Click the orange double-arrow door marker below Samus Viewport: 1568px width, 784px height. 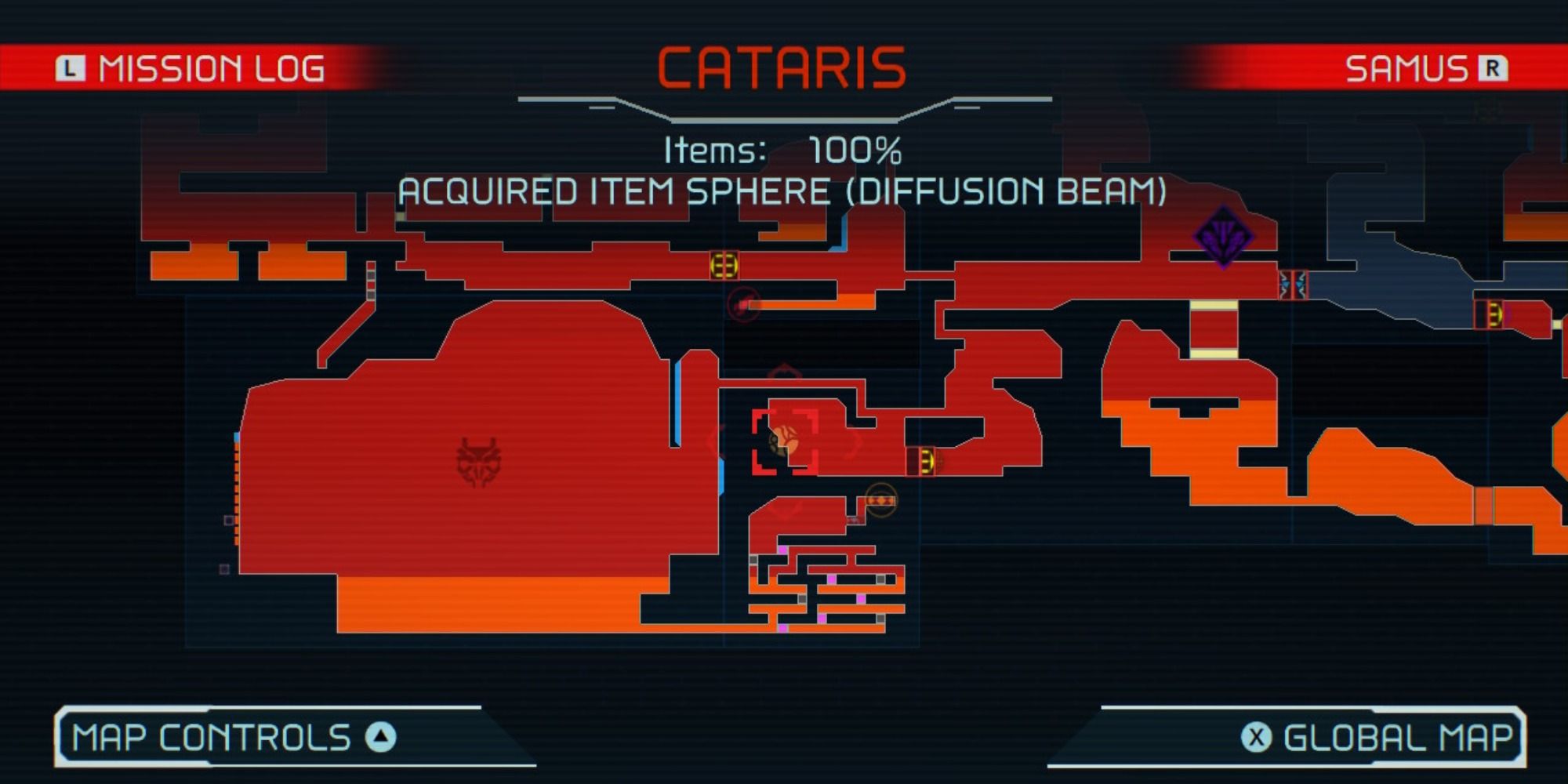coord(880,499)
